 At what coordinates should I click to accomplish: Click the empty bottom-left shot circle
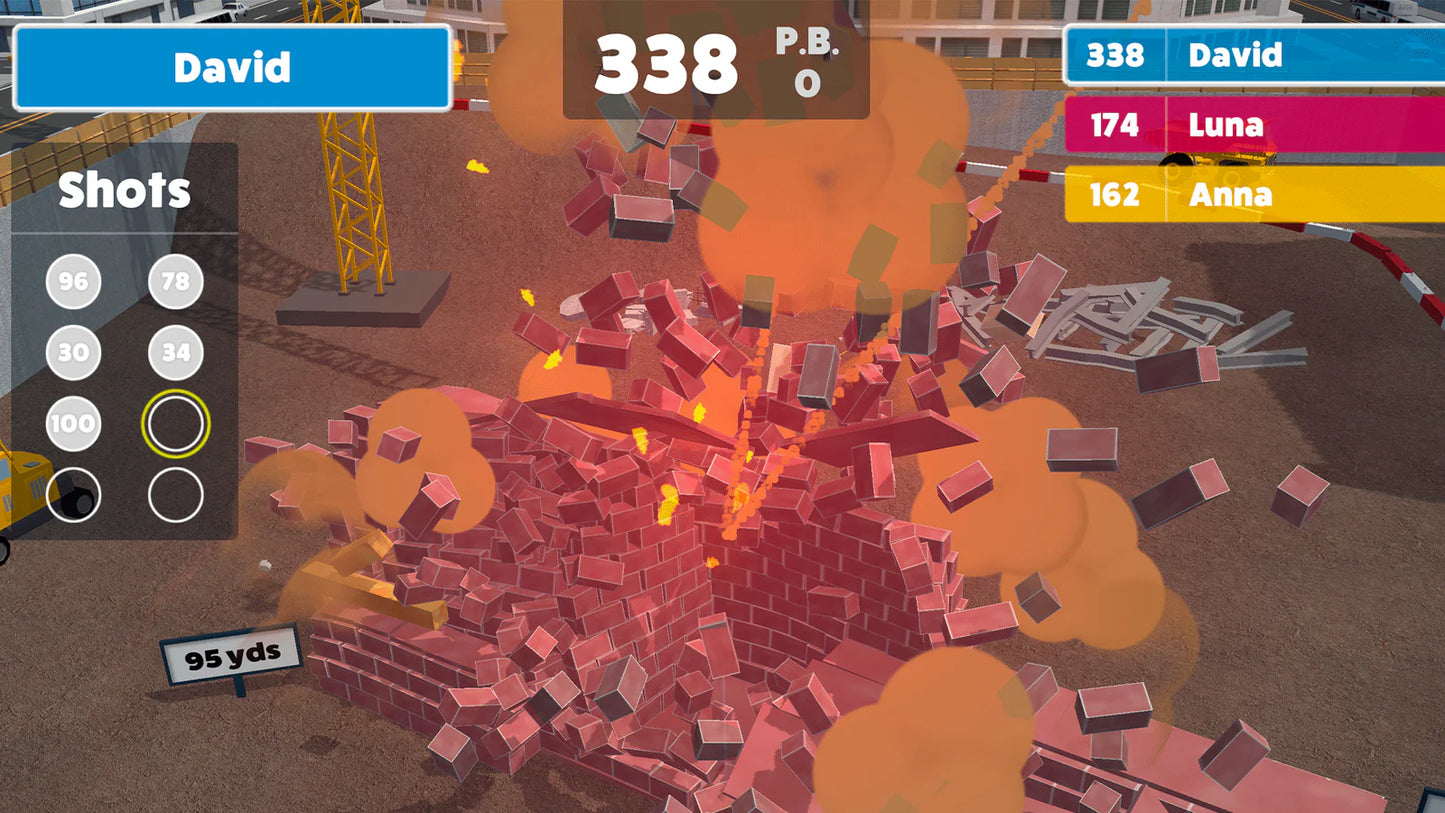(72, 494)
